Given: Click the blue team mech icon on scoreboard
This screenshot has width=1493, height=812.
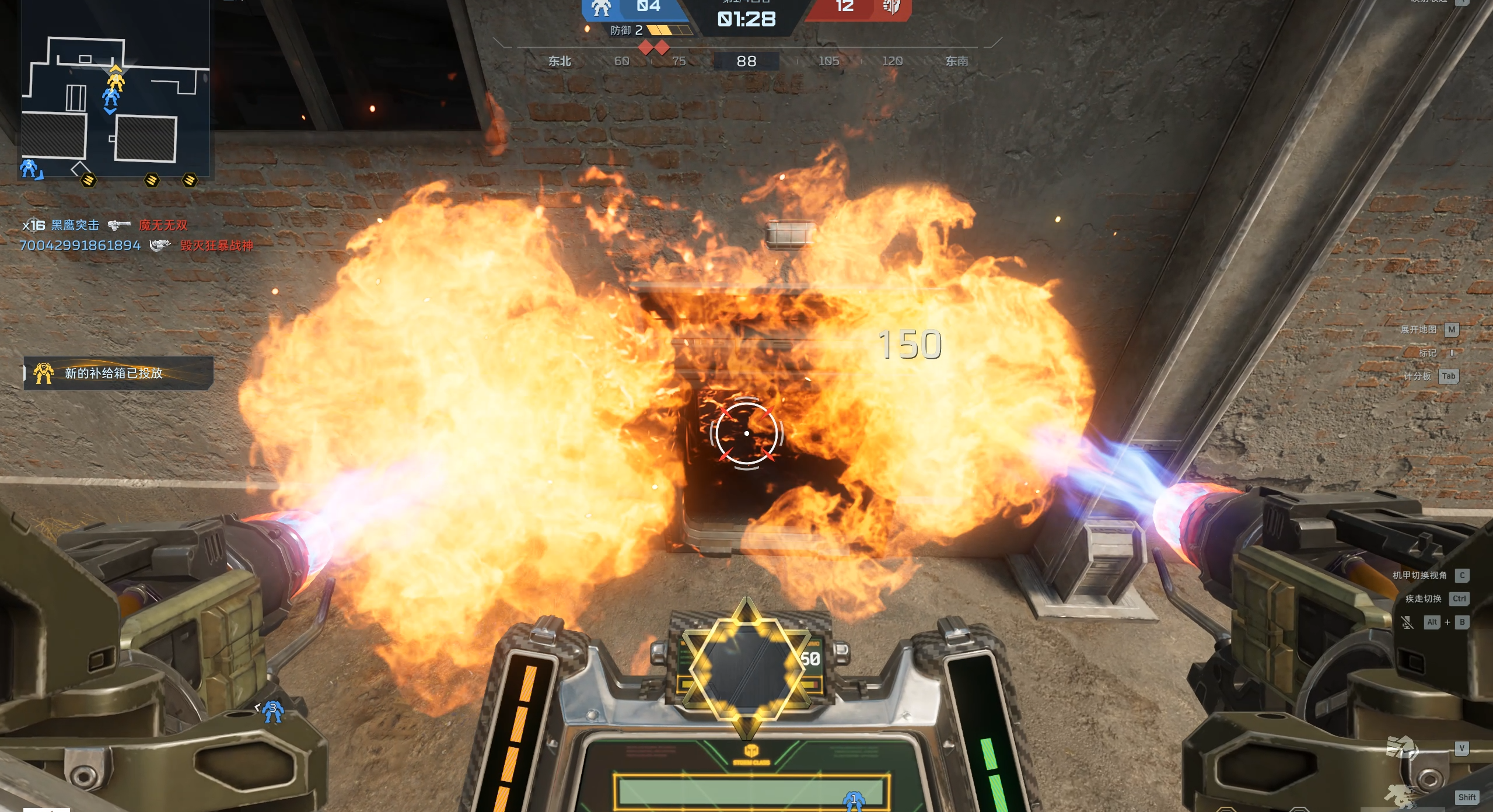Looking at the screenshot, I should coord(601,8).
